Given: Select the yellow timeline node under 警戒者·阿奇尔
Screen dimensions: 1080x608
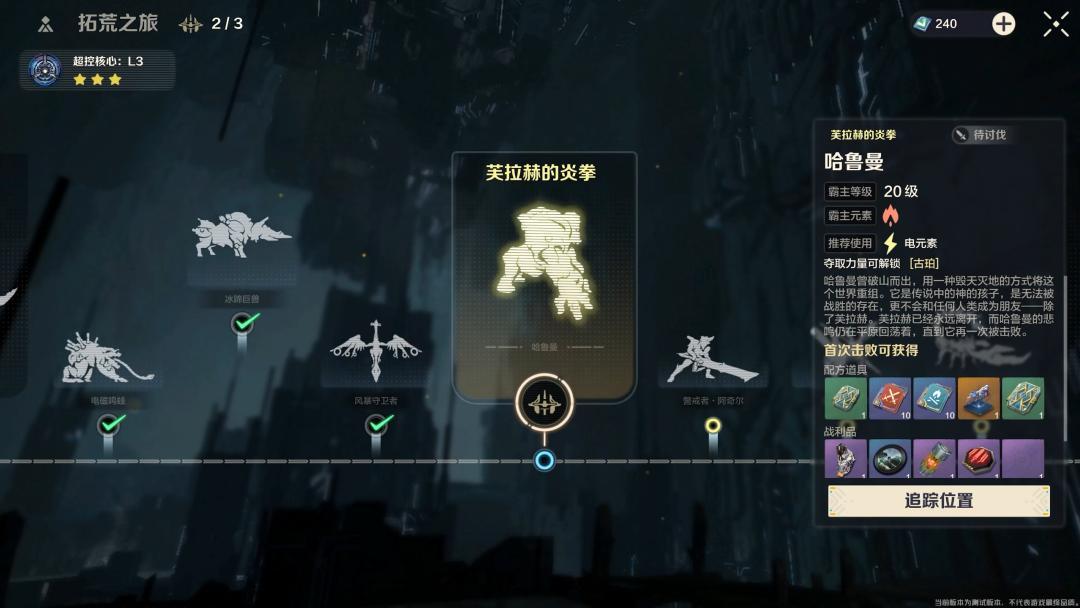Looking at the screenshot, I should coord(713,425).
